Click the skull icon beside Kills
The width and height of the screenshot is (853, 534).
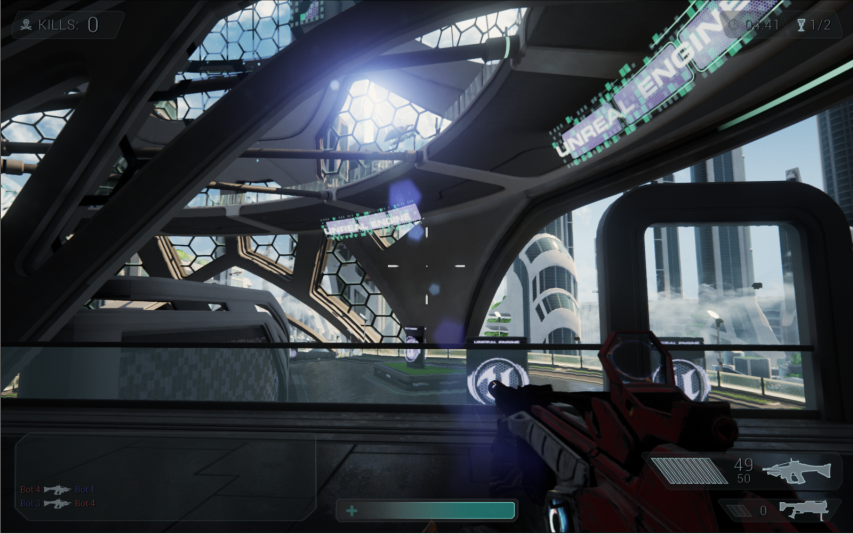[26, 25]
